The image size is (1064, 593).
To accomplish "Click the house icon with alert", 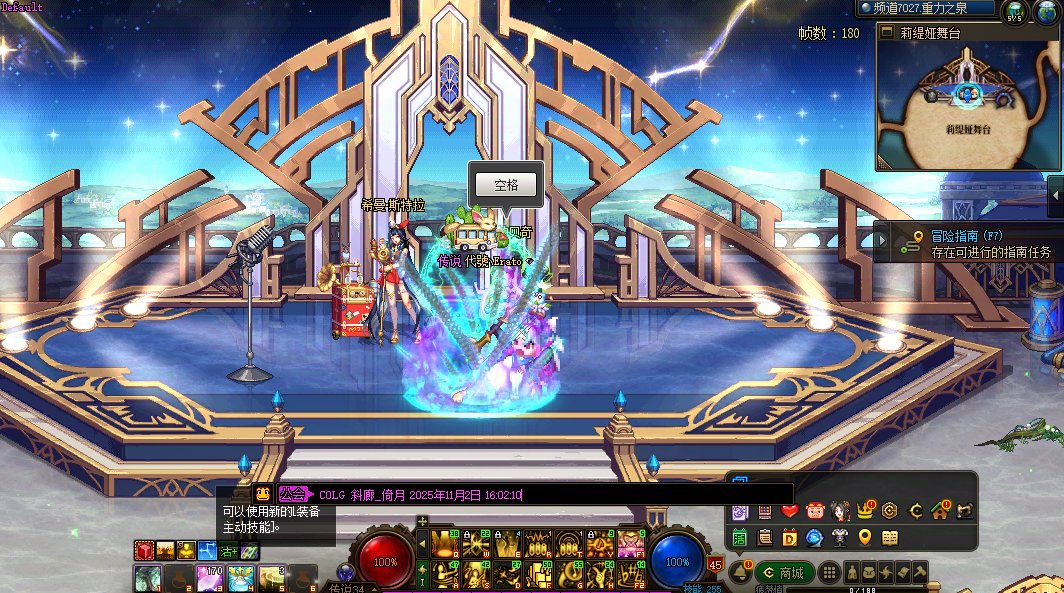I will pos(939,511).
